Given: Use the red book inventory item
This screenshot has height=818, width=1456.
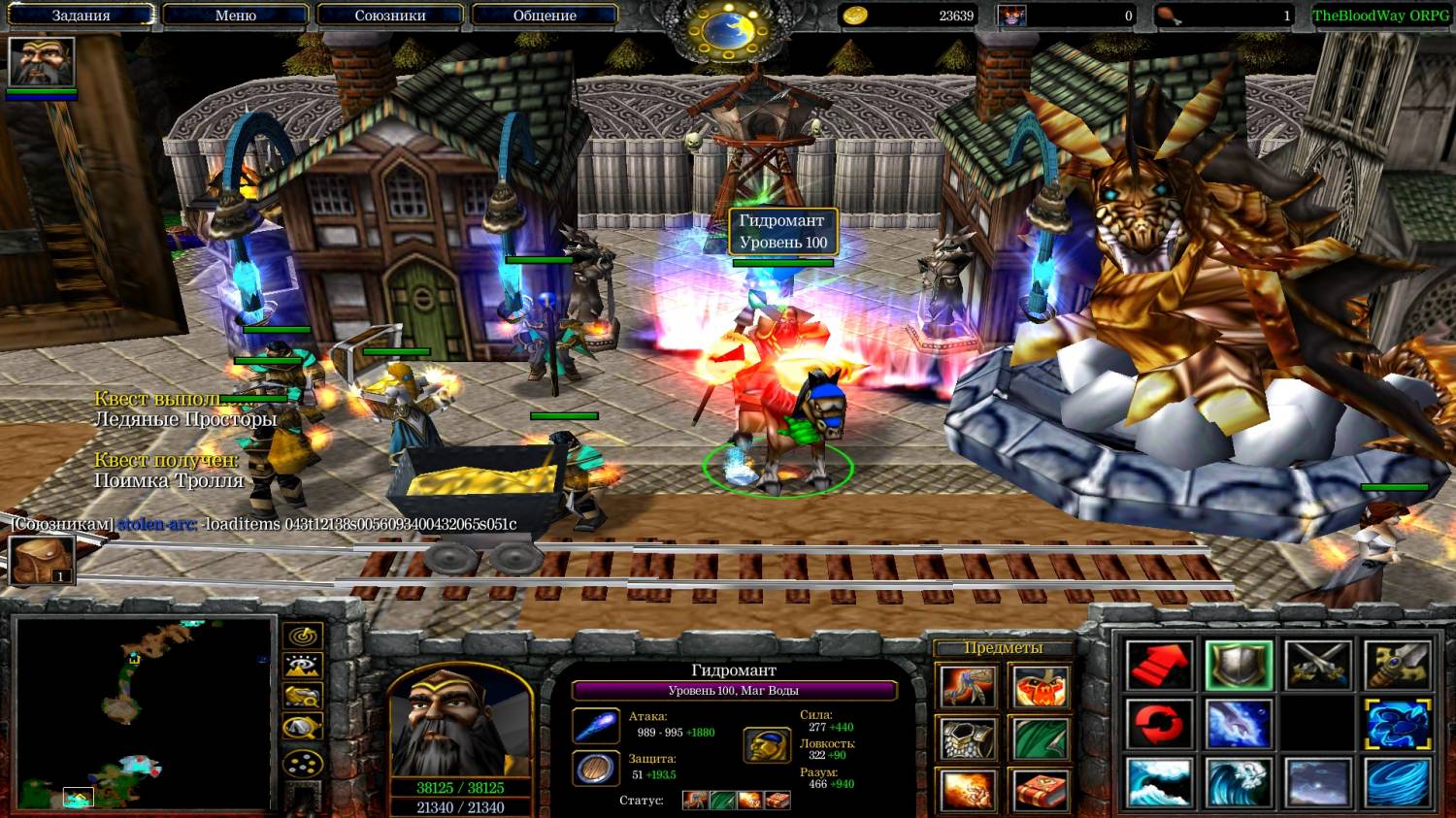Looking at the screenshot, I should tap(1040, 791).
